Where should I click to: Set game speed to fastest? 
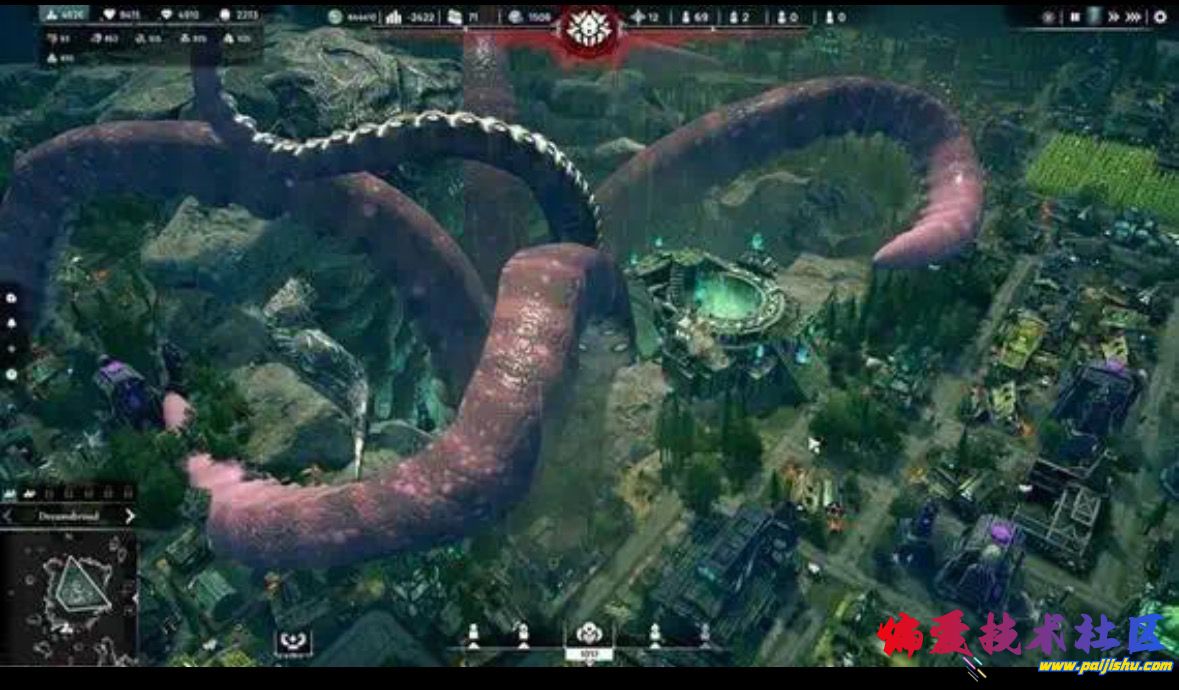(x=1133, y=17)
